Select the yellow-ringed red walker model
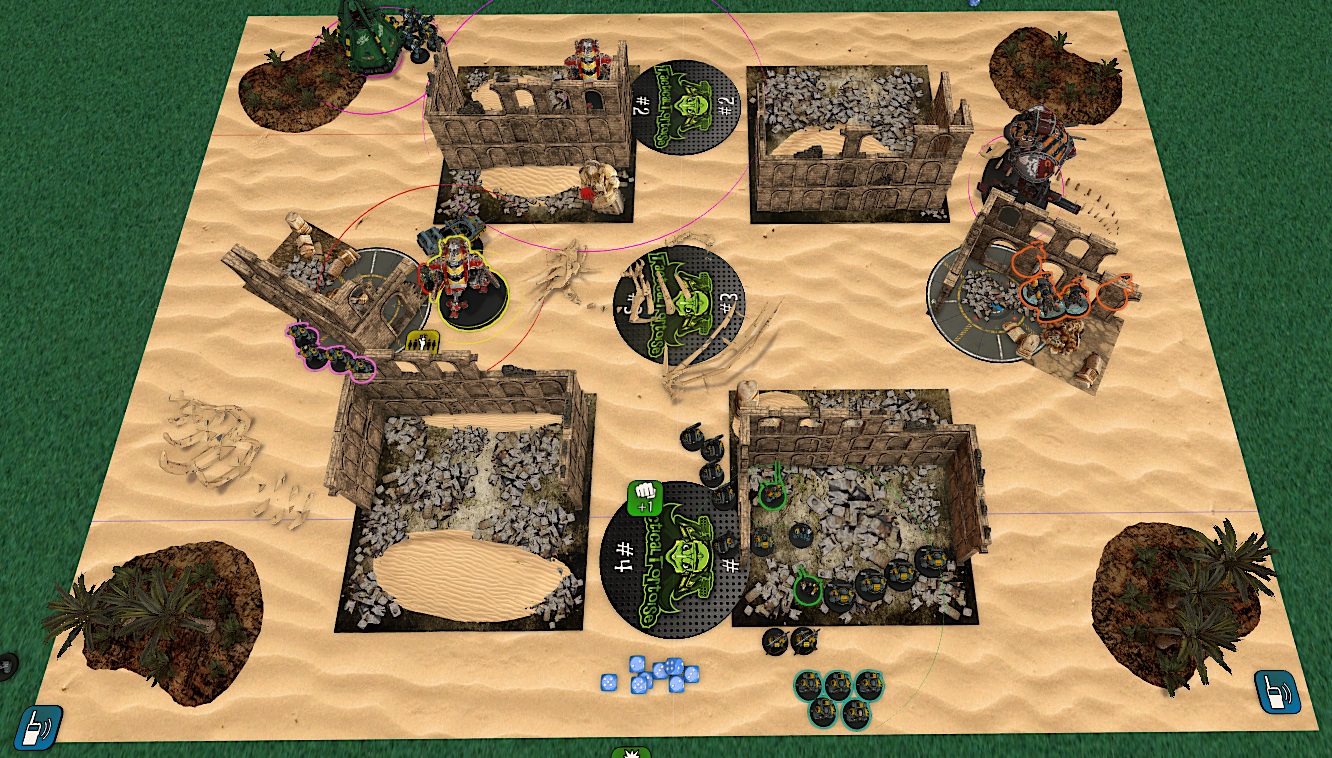 tap(457, 275)
